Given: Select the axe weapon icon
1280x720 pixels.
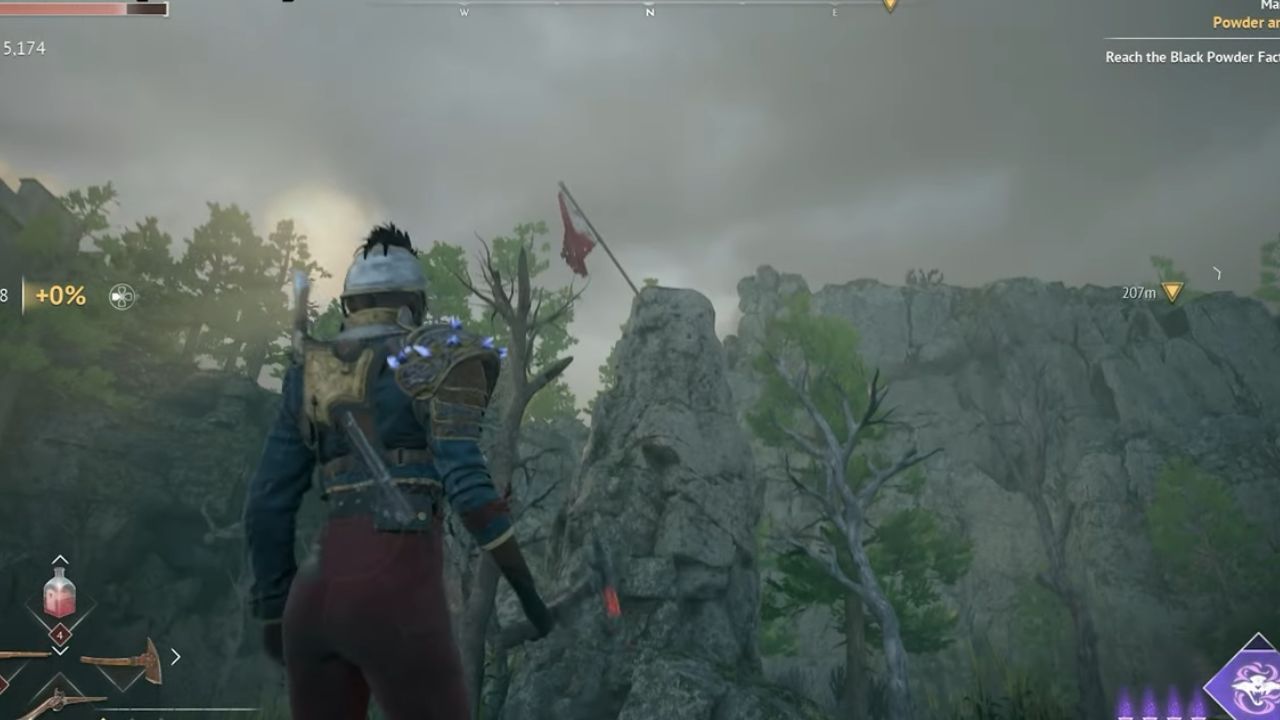Looking at the screenshot, I should (x=122, y=660).
